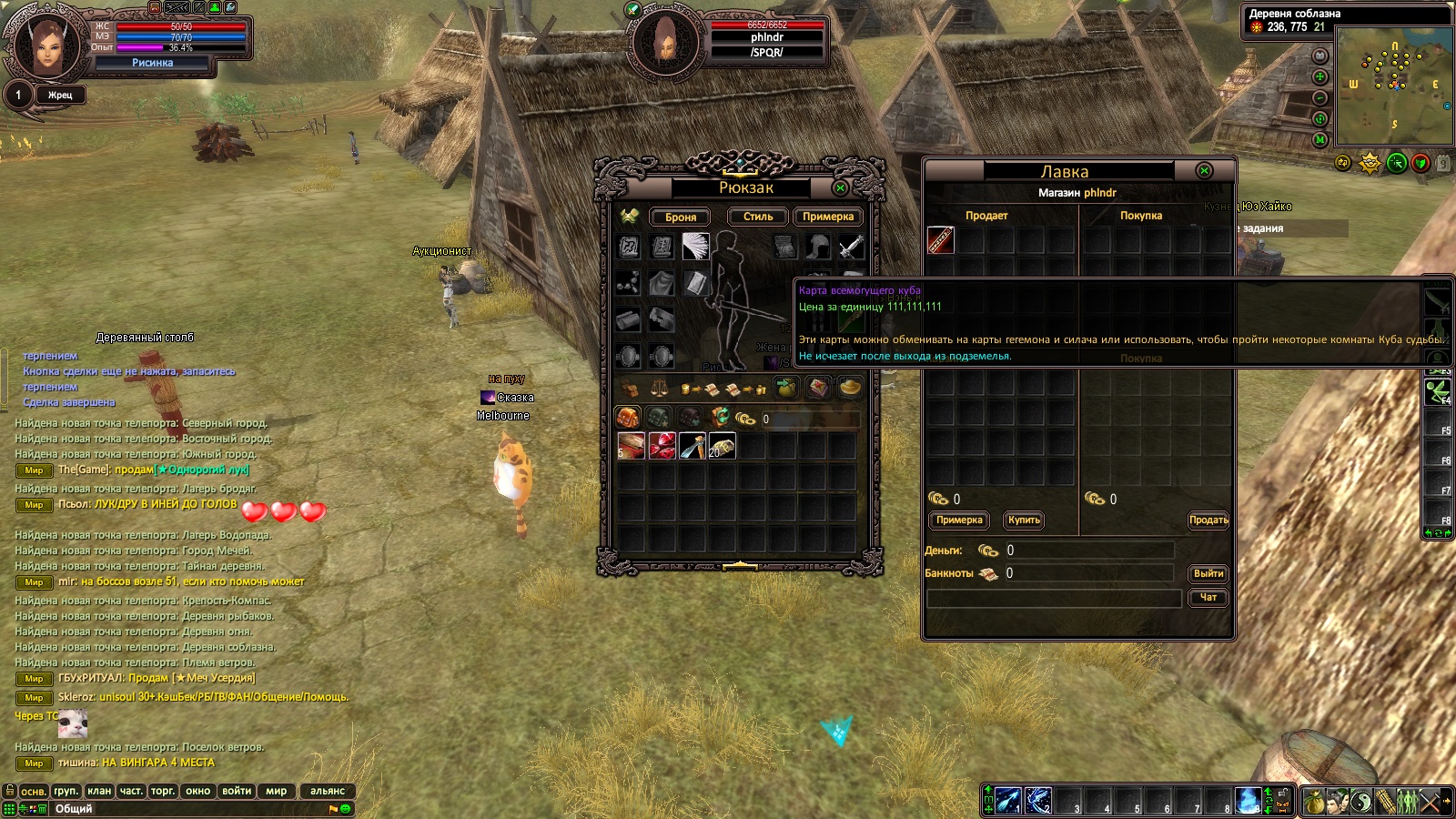Pick the stack of 20 item in backpack
This screenshot has width=1456, height=819.
tap(722, 446)
